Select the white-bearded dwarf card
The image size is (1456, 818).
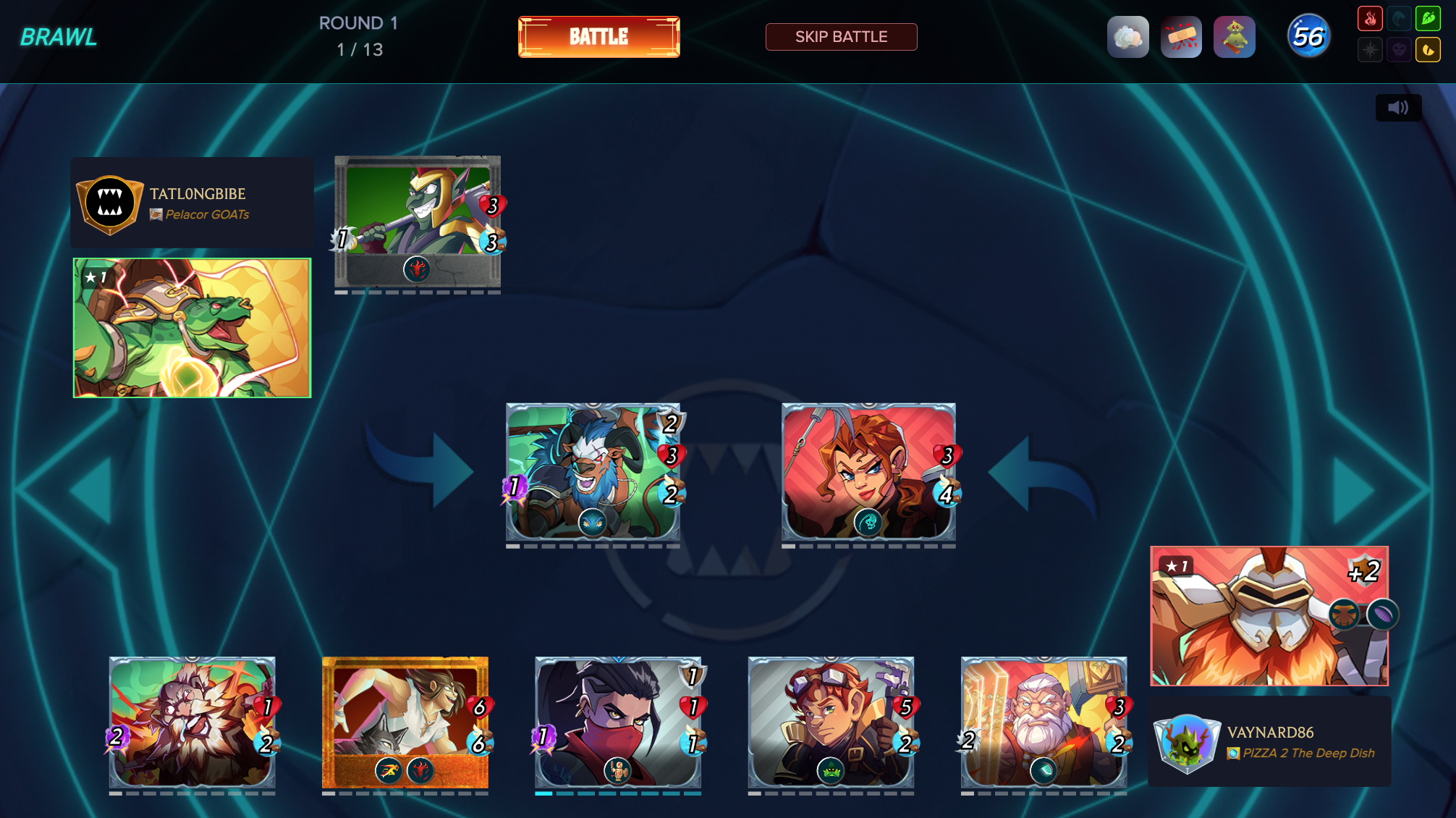pyautogui.click(x=1044, y=722)
